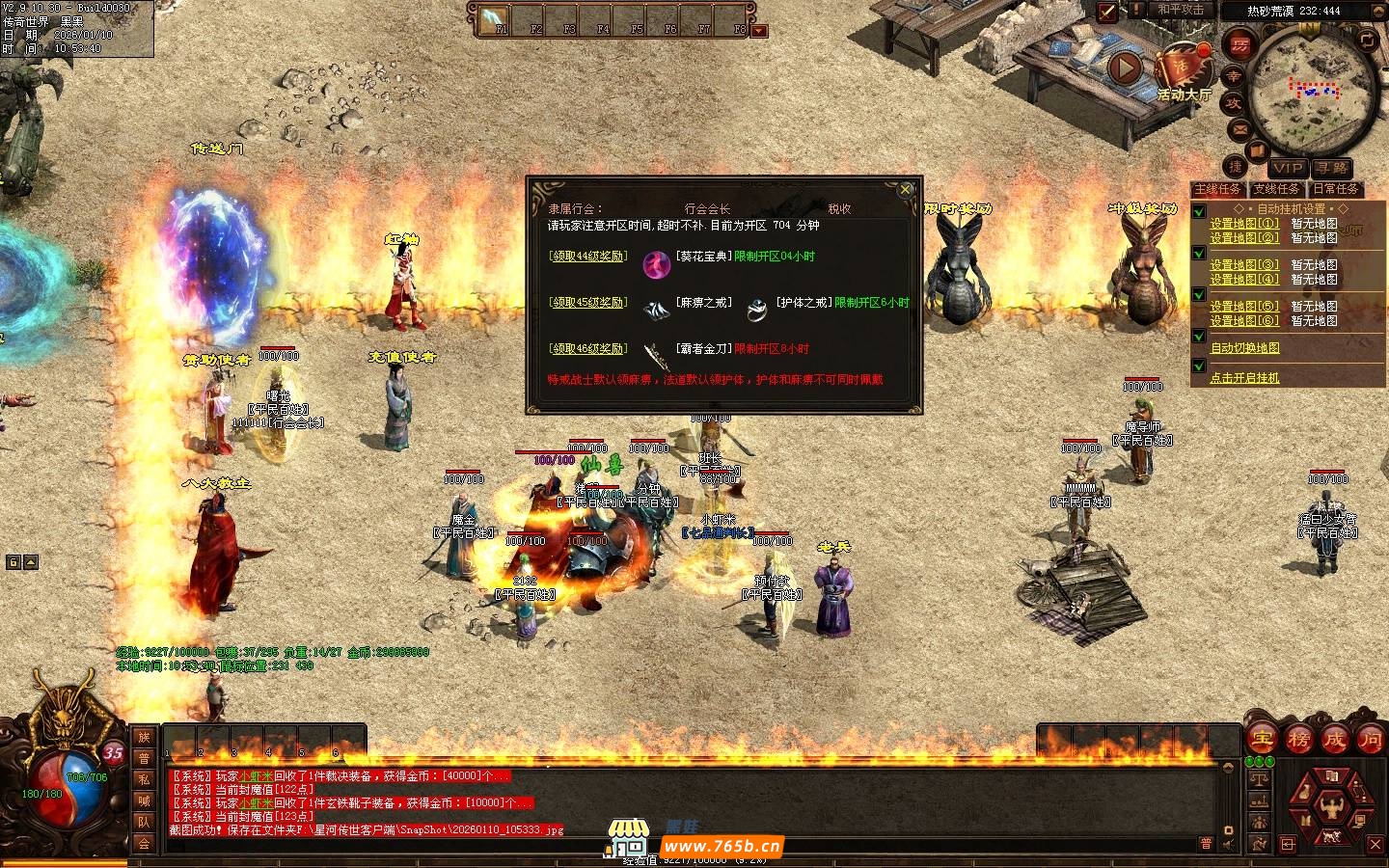
Task: Close the guild reward dialog
Action: (x=905, y=190)
